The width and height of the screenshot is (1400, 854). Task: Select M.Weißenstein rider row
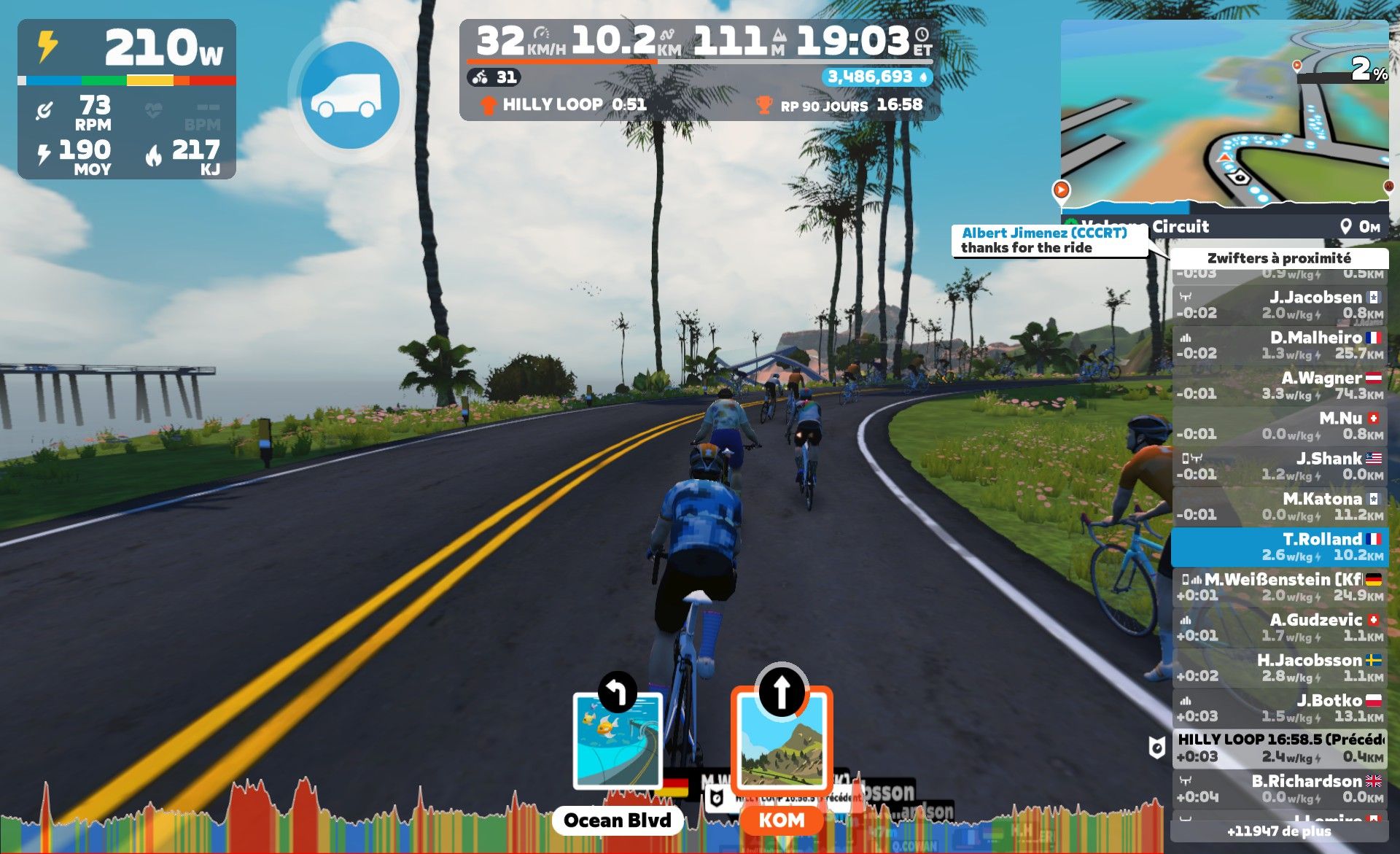tap(1280, 587)
